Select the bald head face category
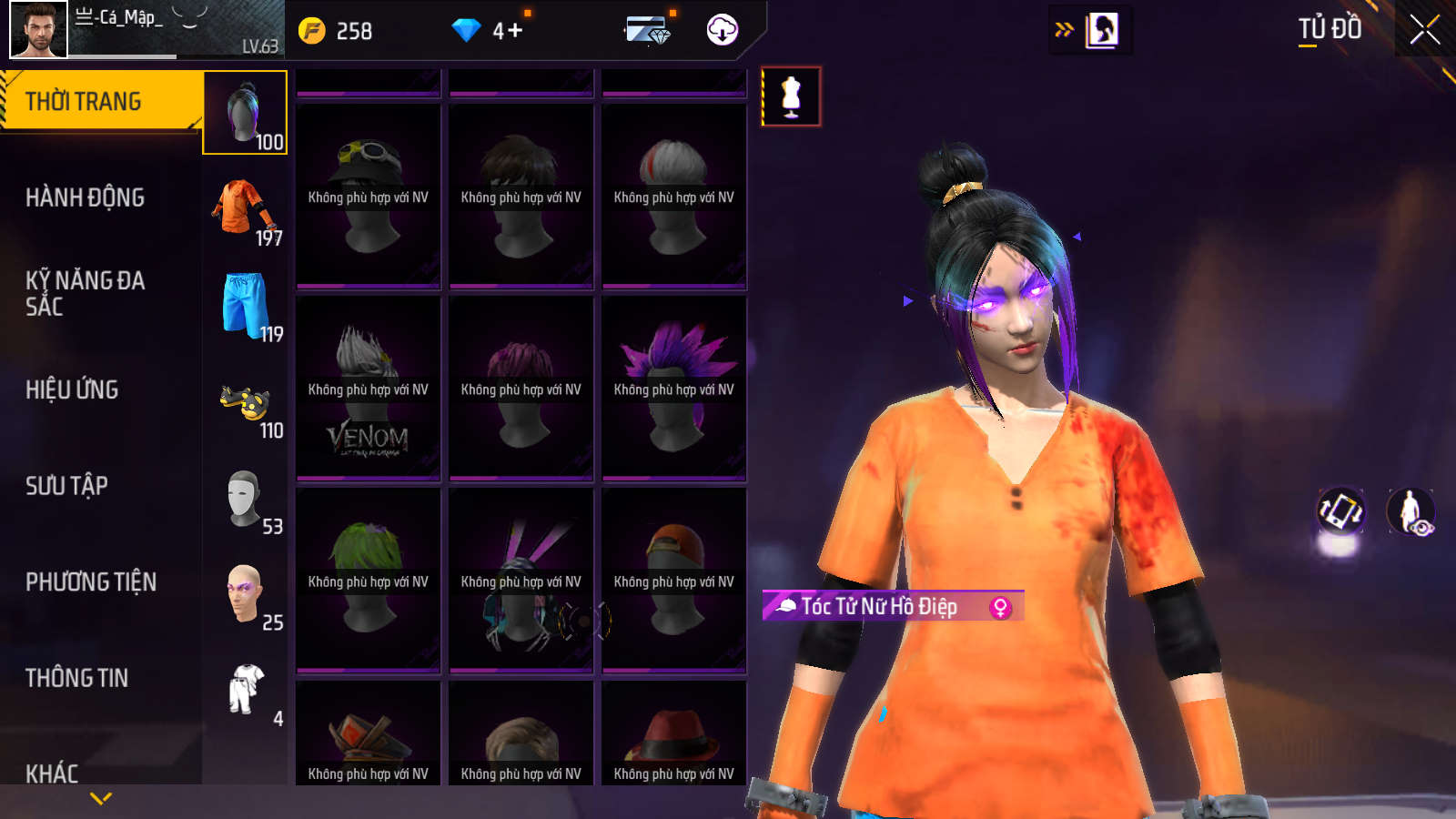The height and width of the screenshot is (819, 1456). (x=245, y=594)
